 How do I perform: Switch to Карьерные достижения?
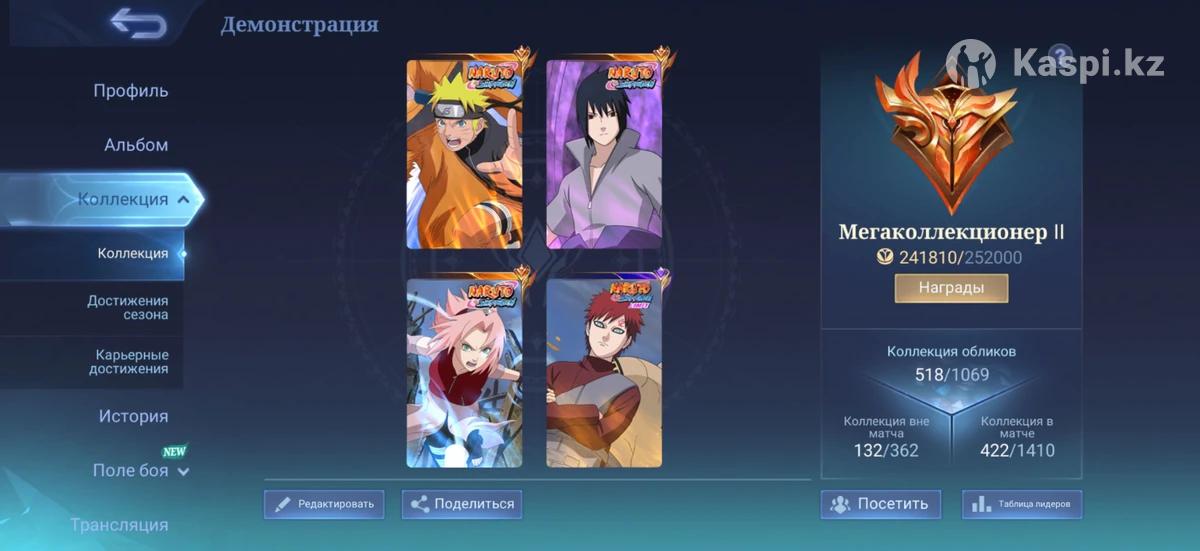(x=132, y=362)
